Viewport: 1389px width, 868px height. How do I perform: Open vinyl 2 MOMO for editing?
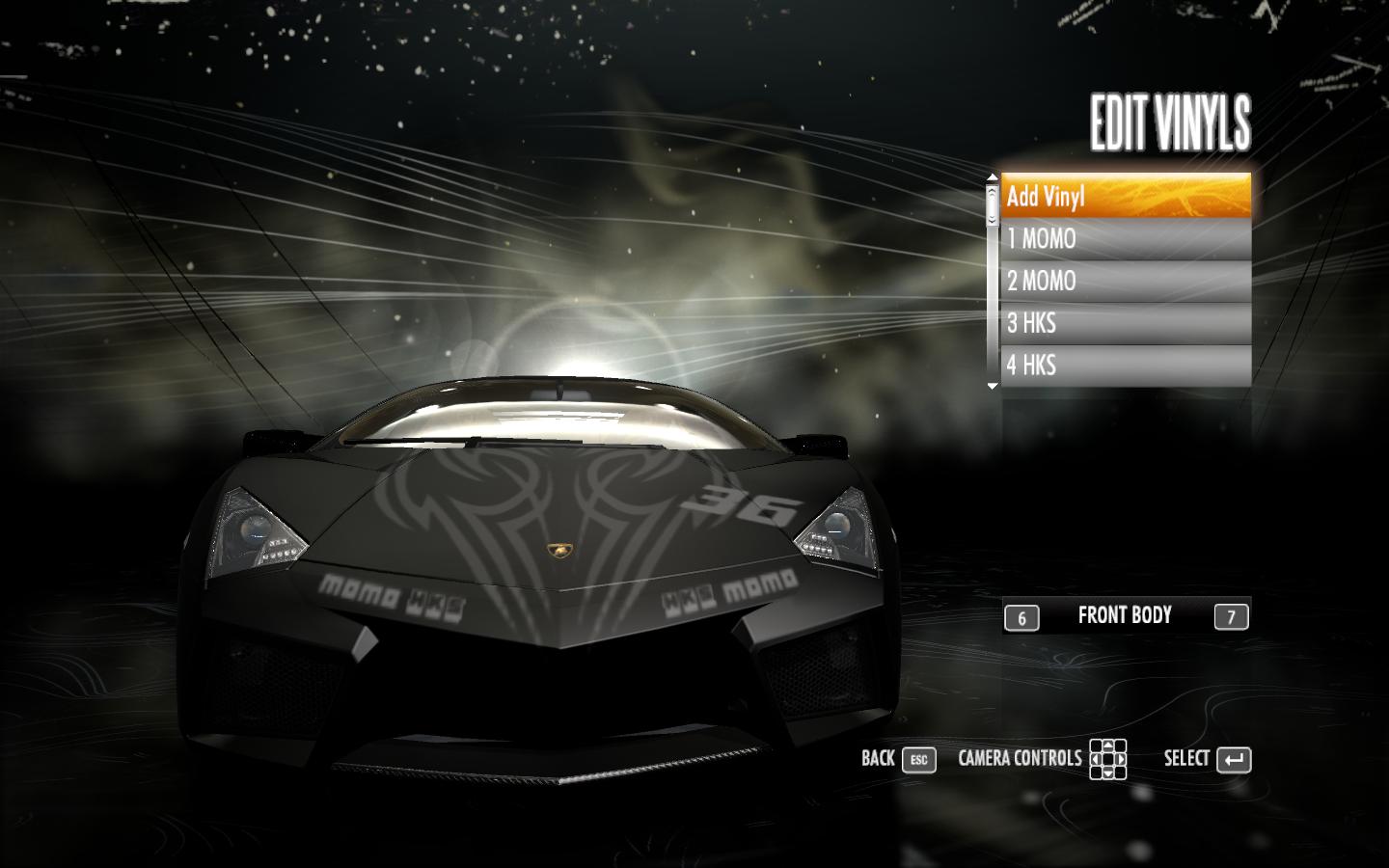click(1125, 281)
